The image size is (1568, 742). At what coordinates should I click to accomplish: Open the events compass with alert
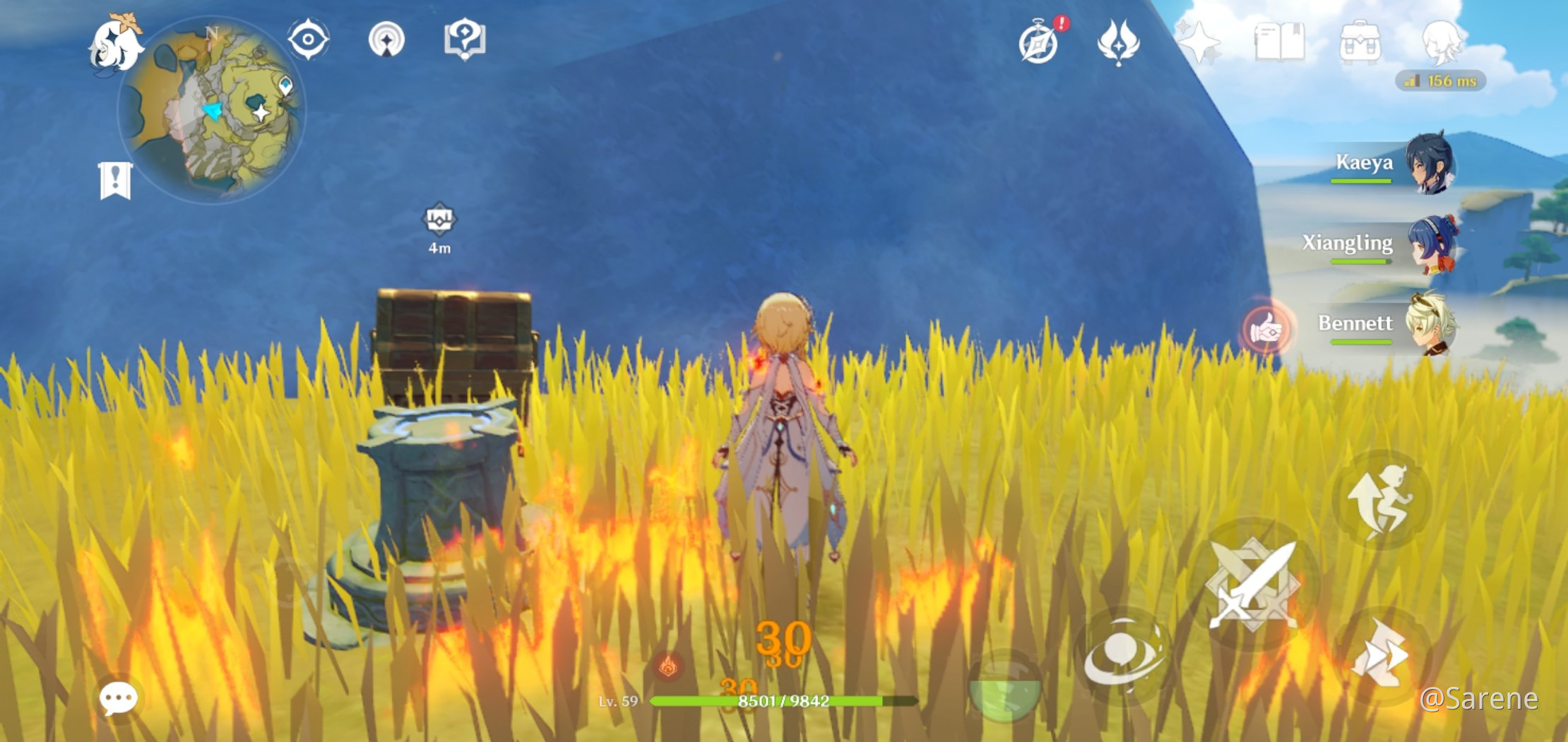[x=1039, y=42]
